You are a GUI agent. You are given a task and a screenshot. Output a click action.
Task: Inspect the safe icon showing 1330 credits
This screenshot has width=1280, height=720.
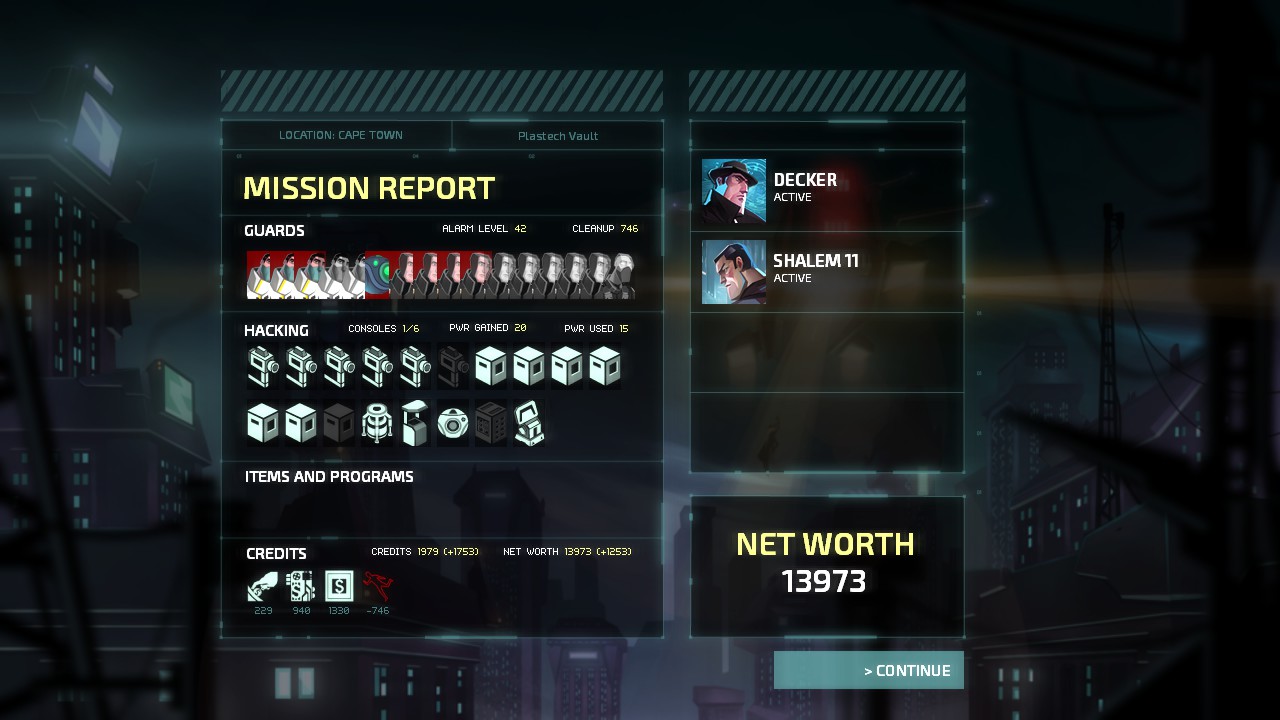coord(339,585)
